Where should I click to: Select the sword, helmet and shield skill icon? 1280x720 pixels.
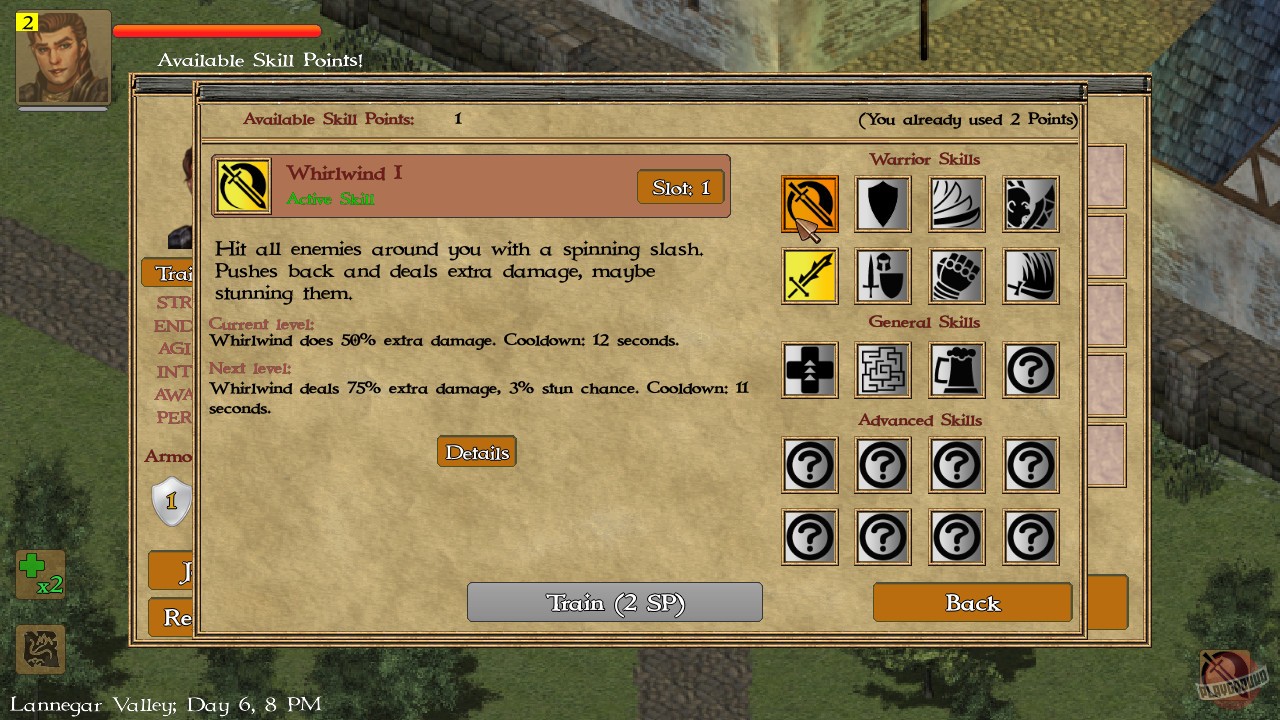click(883, 276)
